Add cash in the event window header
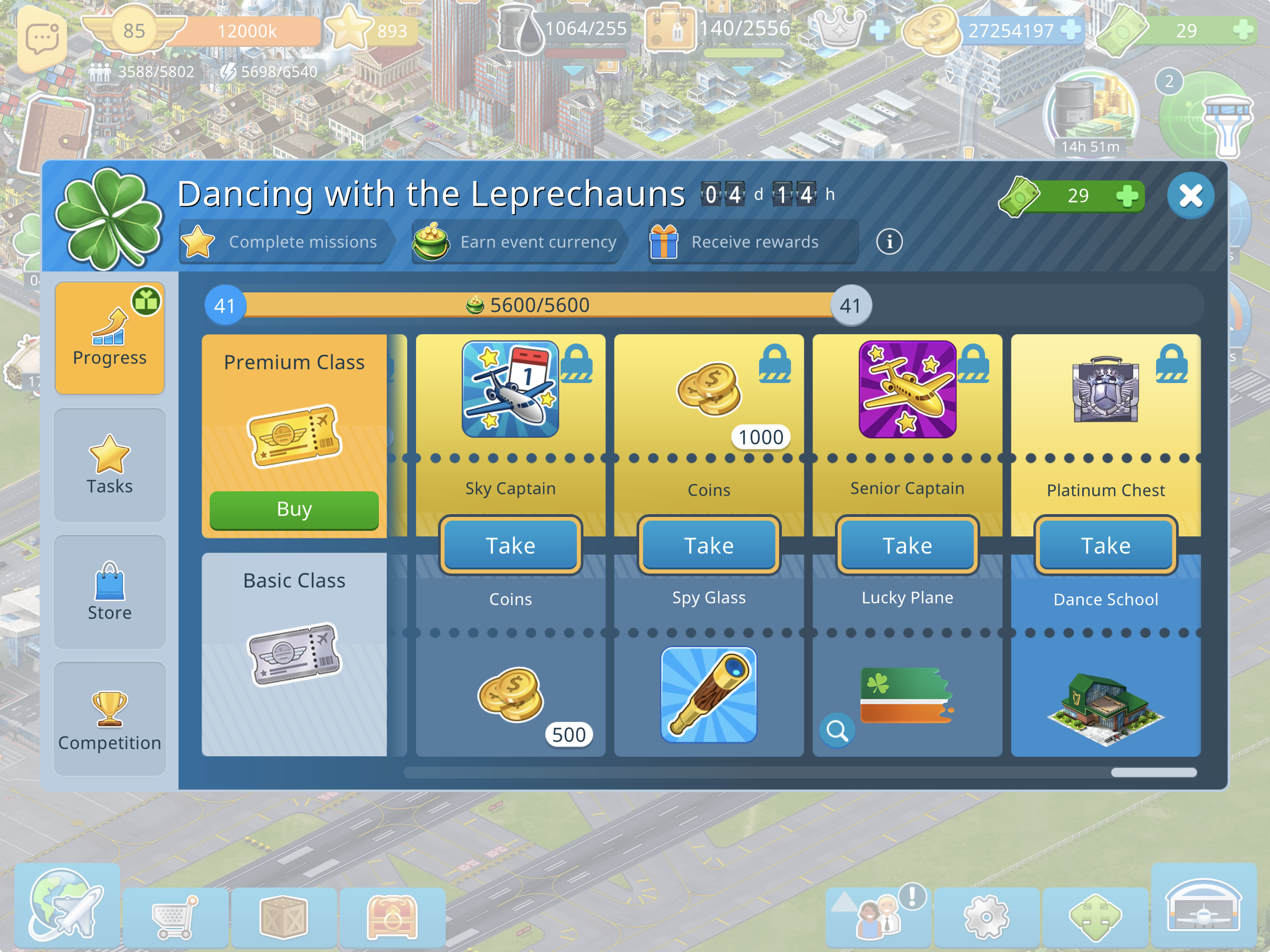The image size is (1270, 952). (1127, 196)
